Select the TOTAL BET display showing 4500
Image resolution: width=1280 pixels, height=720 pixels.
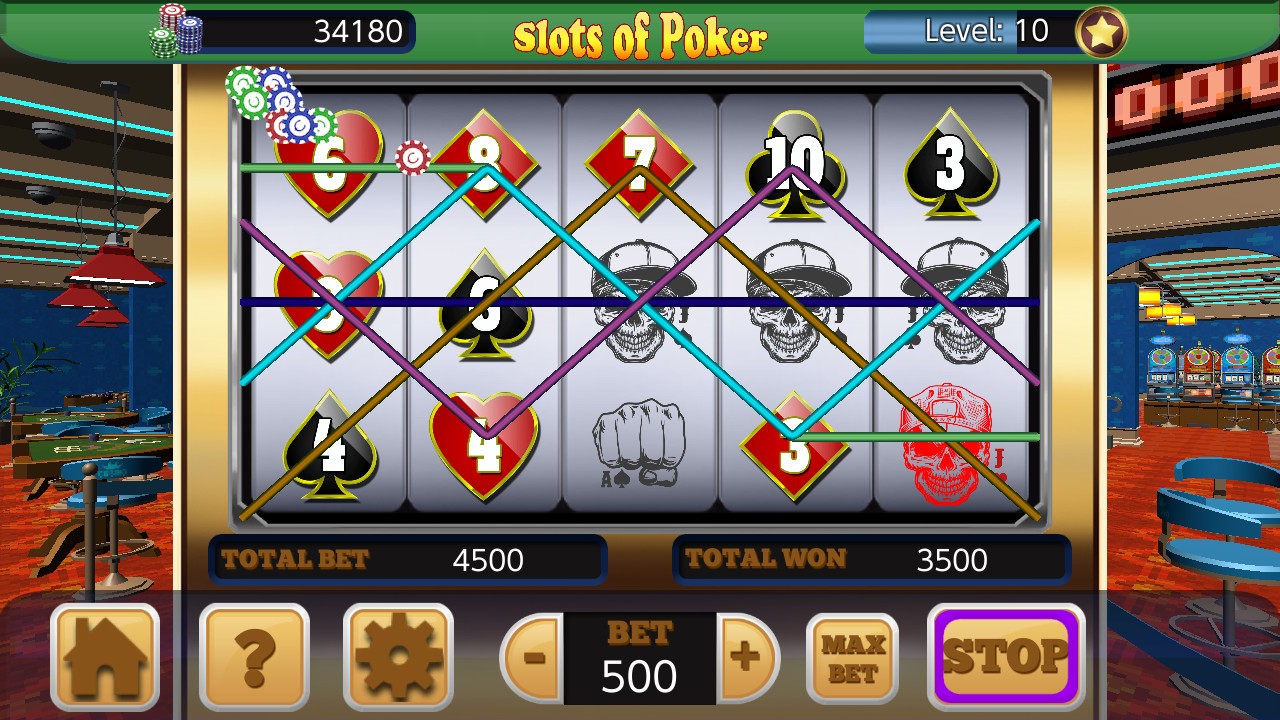click(x=409, y=559)
